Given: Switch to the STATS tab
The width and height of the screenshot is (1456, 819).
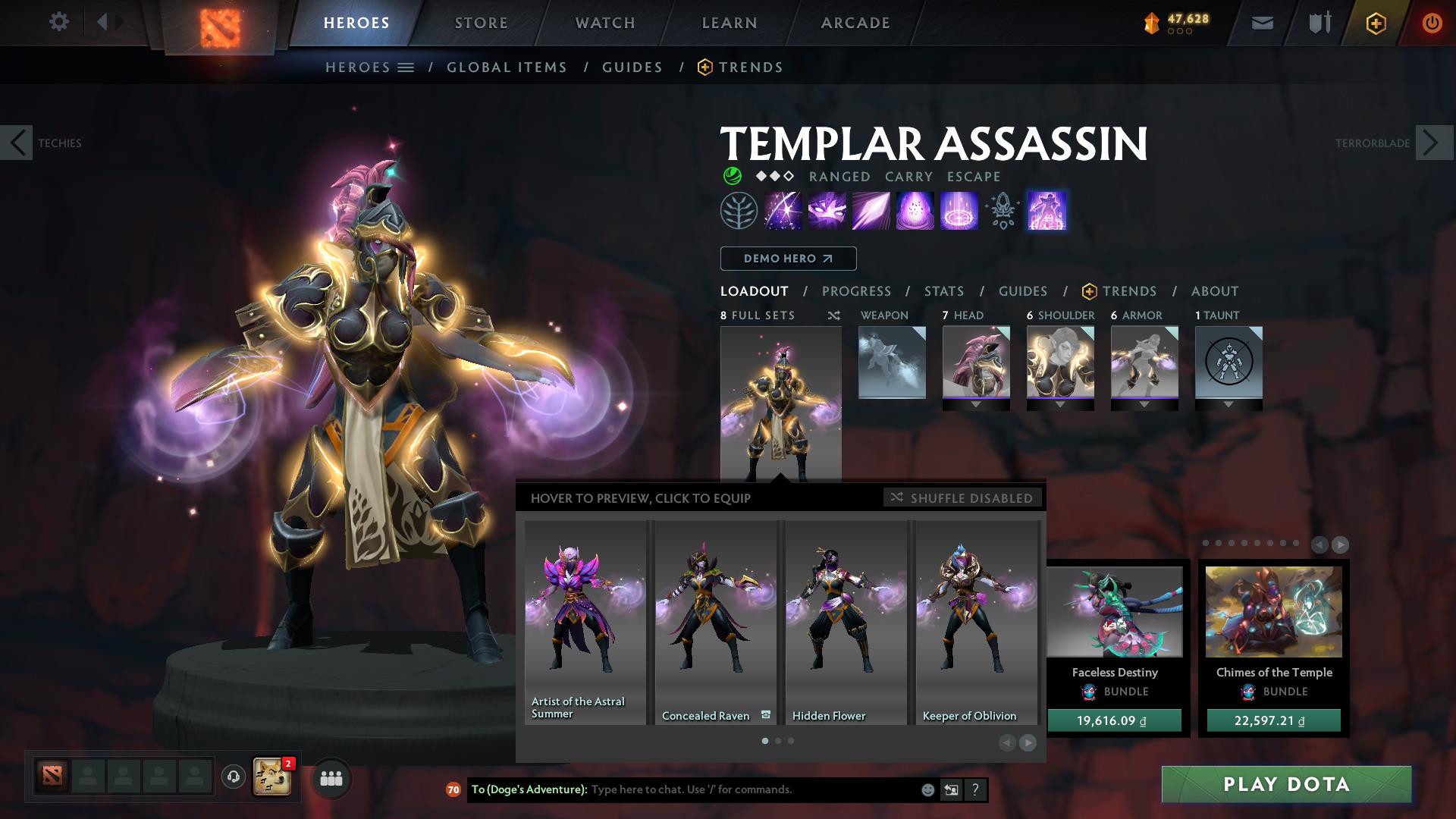Looking at the screenshot, I should tap(943, 290).
